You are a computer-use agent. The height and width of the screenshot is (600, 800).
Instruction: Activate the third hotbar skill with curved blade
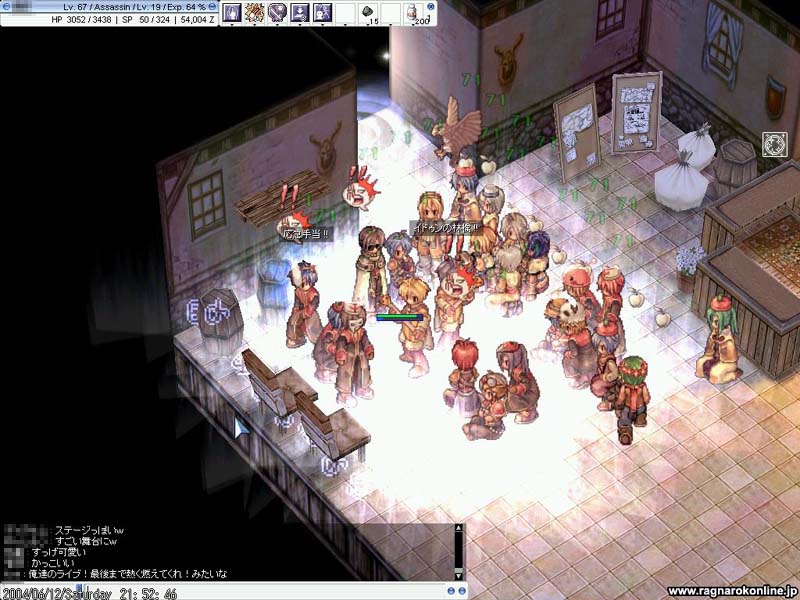277,12
